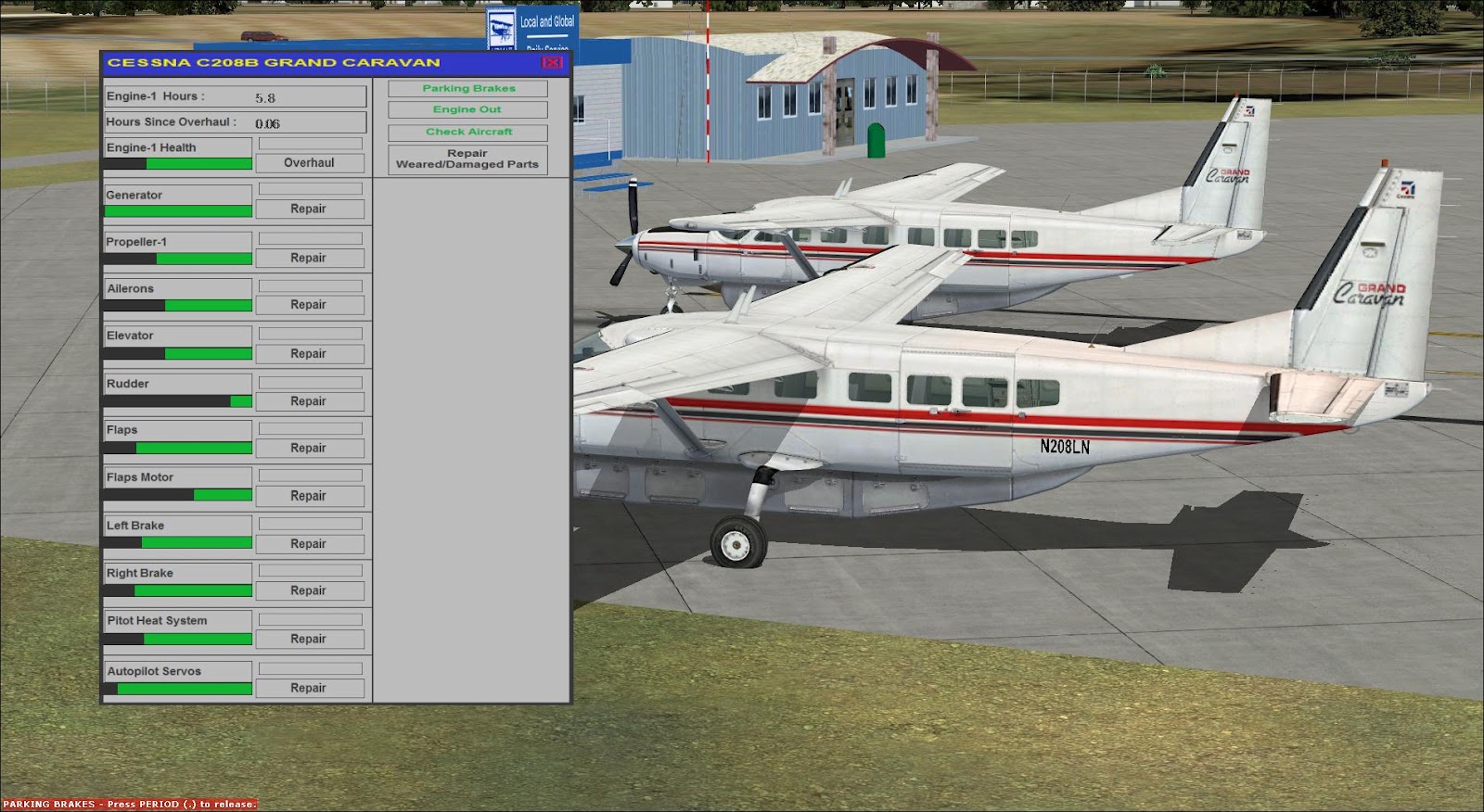
Task: Click the Engine-1 Health progress bar
Action: (176, 162)
